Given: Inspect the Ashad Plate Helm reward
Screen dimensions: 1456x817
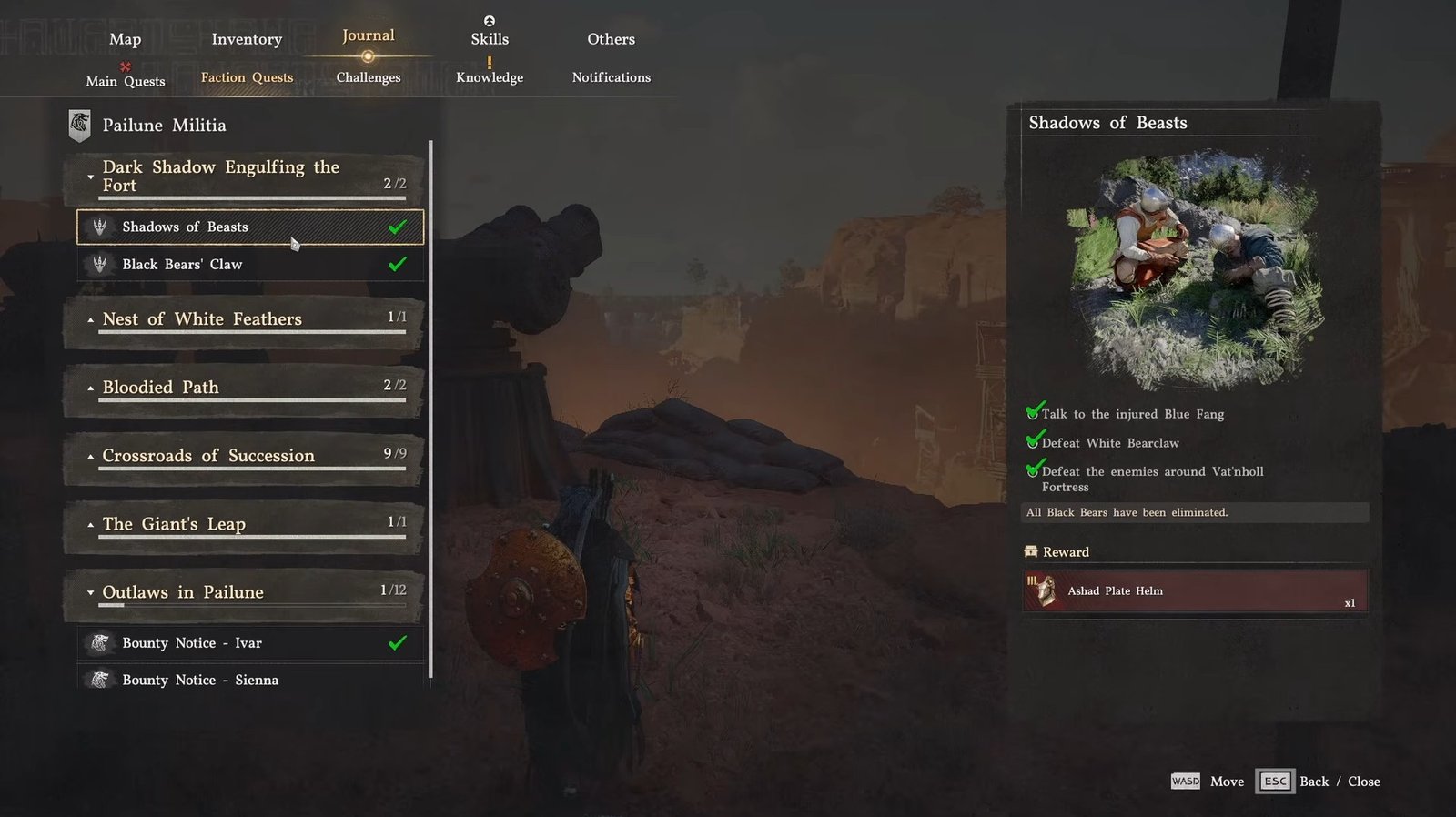Looking at the screenshot, I should point(1195,591).
